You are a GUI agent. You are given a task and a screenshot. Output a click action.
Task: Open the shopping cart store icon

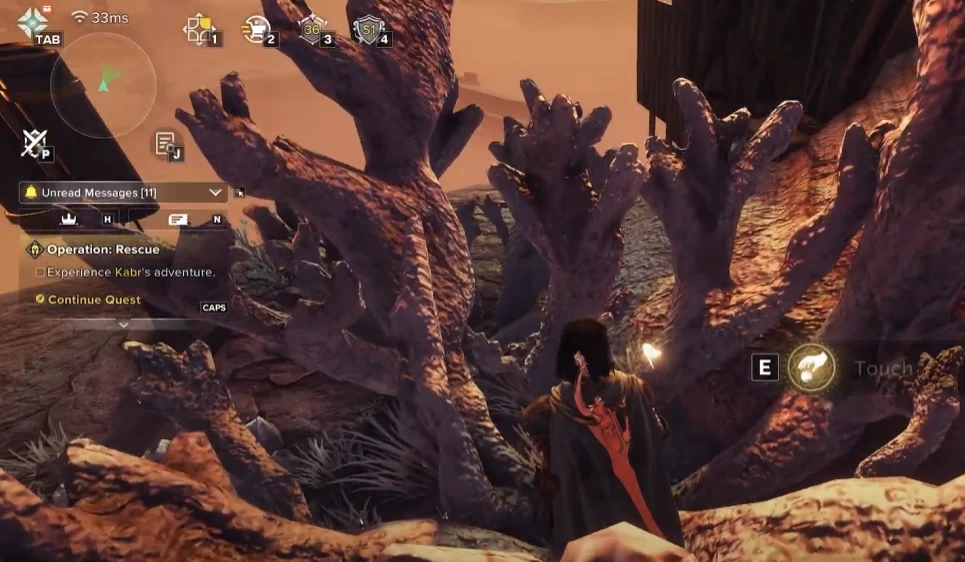pos(255,30)
